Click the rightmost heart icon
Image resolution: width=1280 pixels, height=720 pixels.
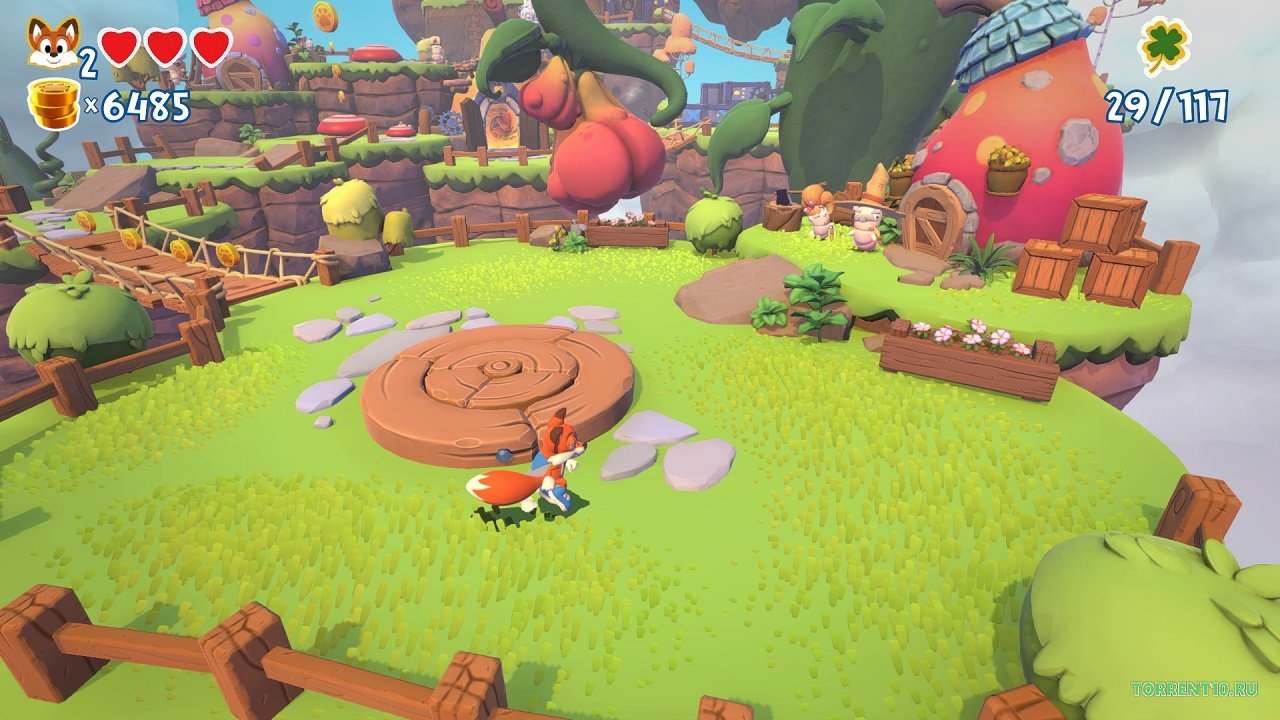[x=209, y=45]
